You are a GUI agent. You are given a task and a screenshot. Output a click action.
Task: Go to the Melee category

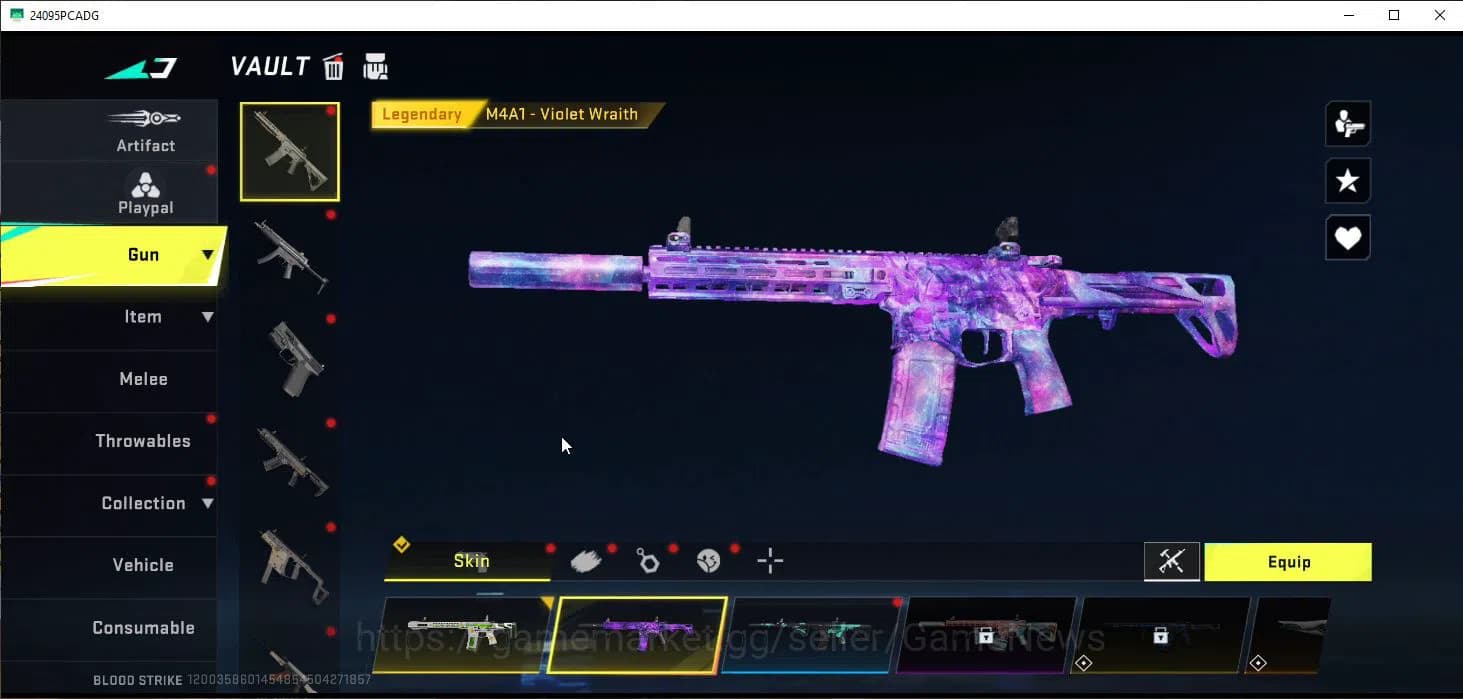click(x=143, y=379)
